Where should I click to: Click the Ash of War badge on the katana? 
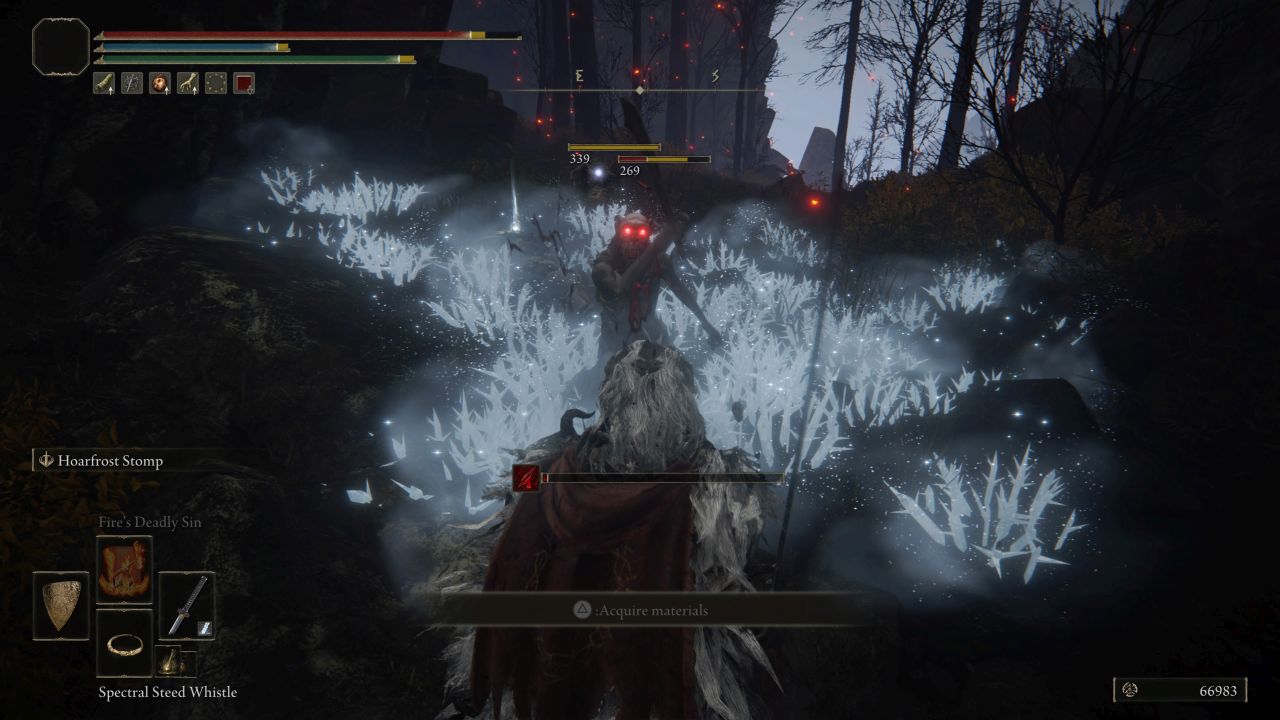coord(204,627)
